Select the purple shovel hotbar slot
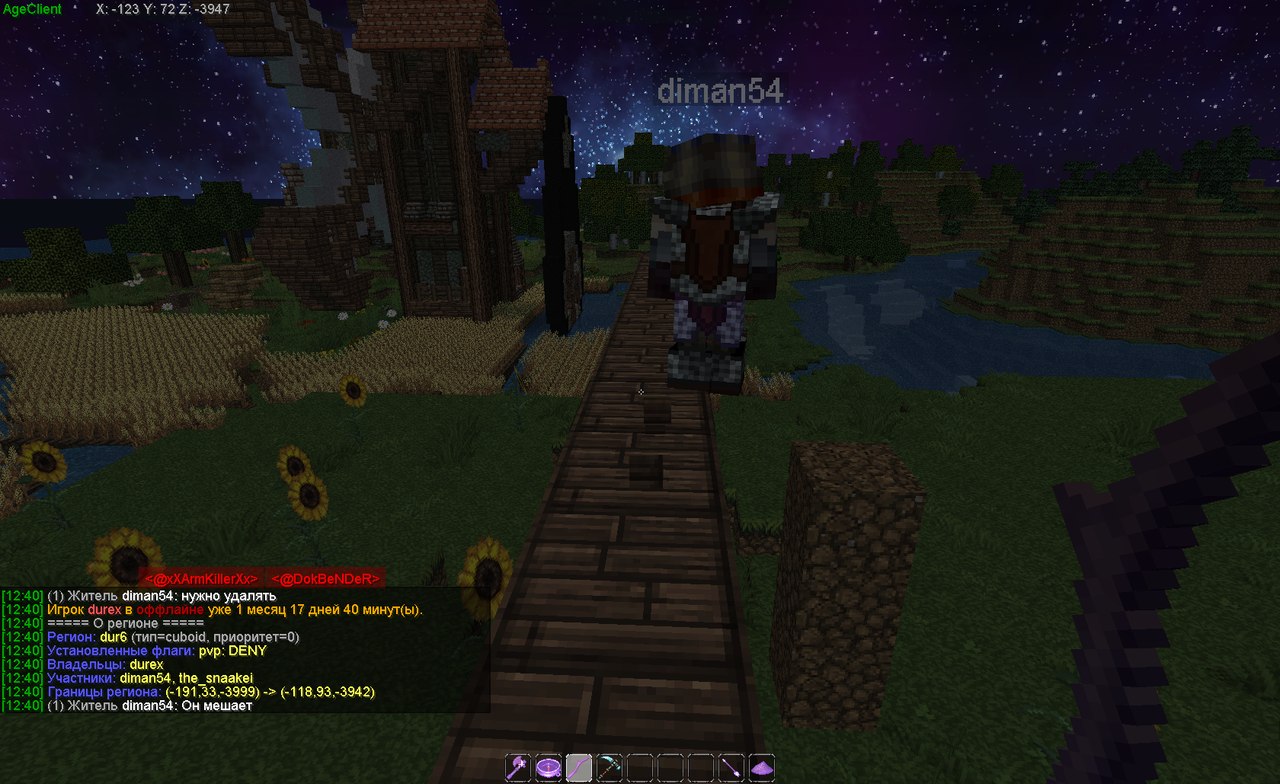 tap(731, 768)
